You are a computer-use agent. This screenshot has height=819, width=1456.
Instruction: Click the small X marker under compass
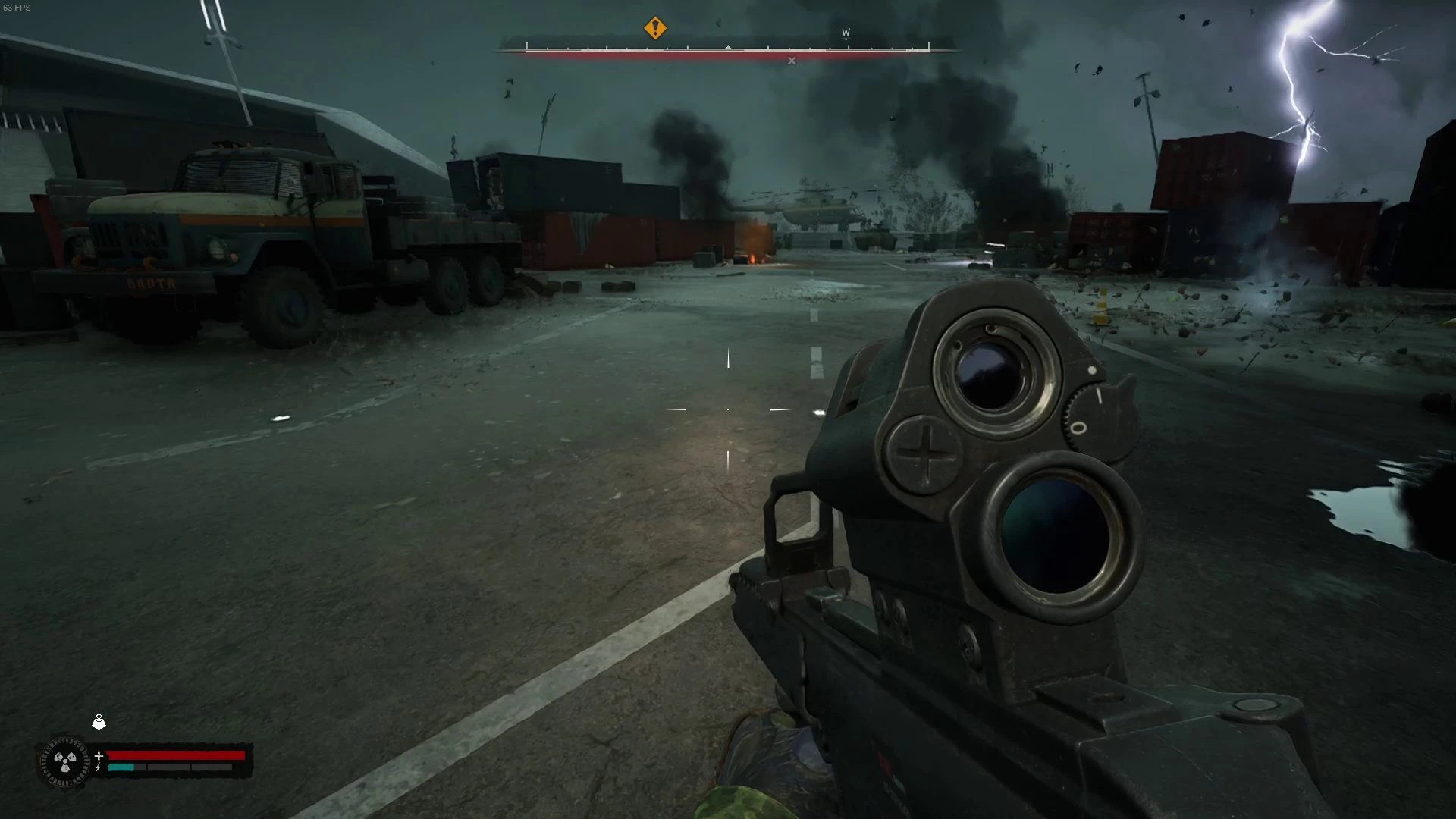[792, 61]
